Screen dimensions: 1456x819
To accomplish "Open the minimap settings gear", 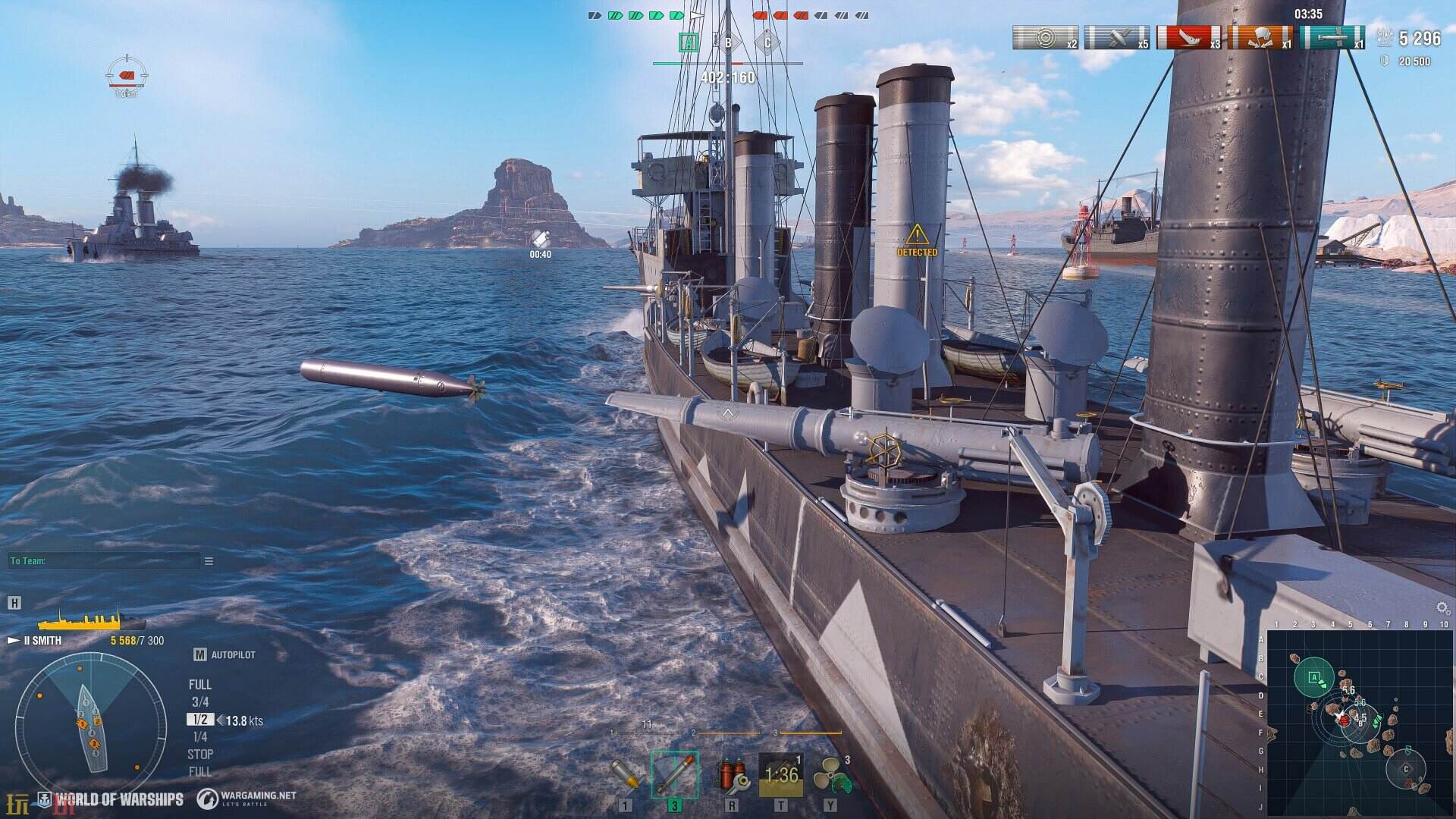I will pyautogui.click(x=1442, y=608).
